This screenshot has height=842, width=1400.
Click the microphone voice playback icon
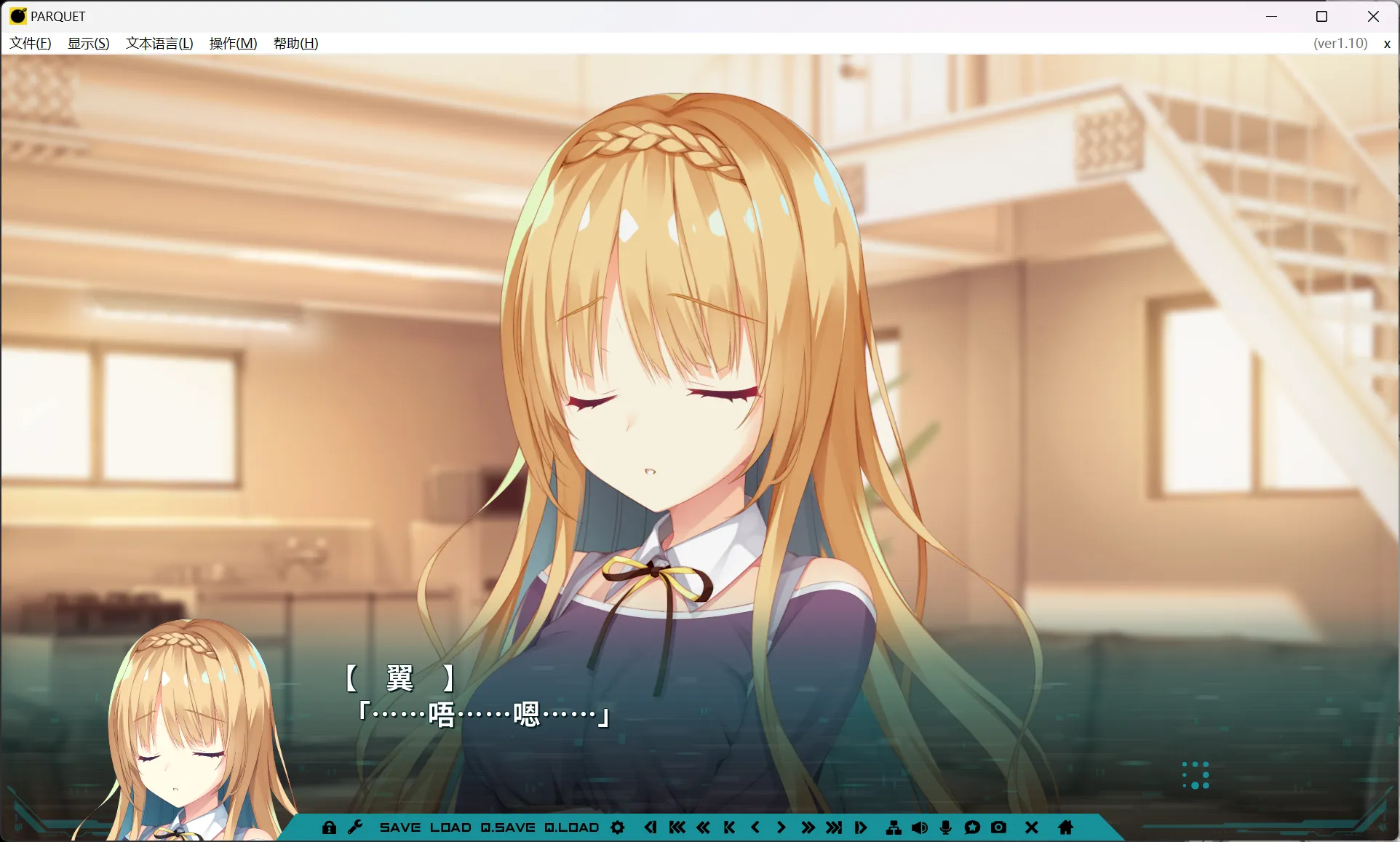click(x=944, y=827)
